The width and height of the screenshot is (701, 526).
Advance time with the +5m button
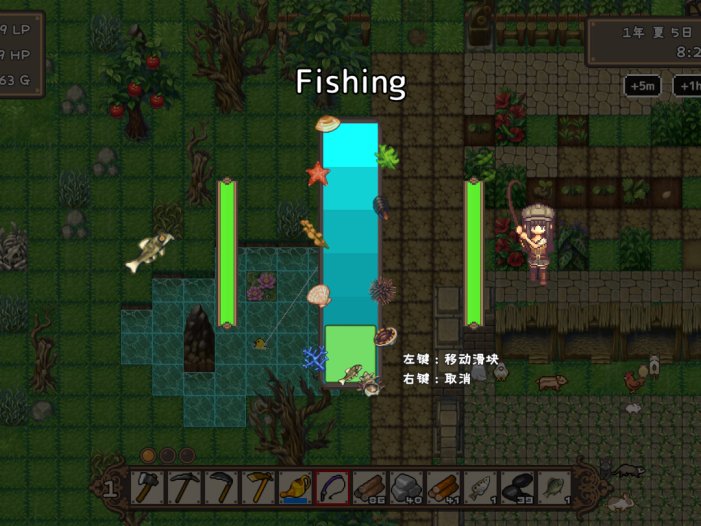(642, 86)
